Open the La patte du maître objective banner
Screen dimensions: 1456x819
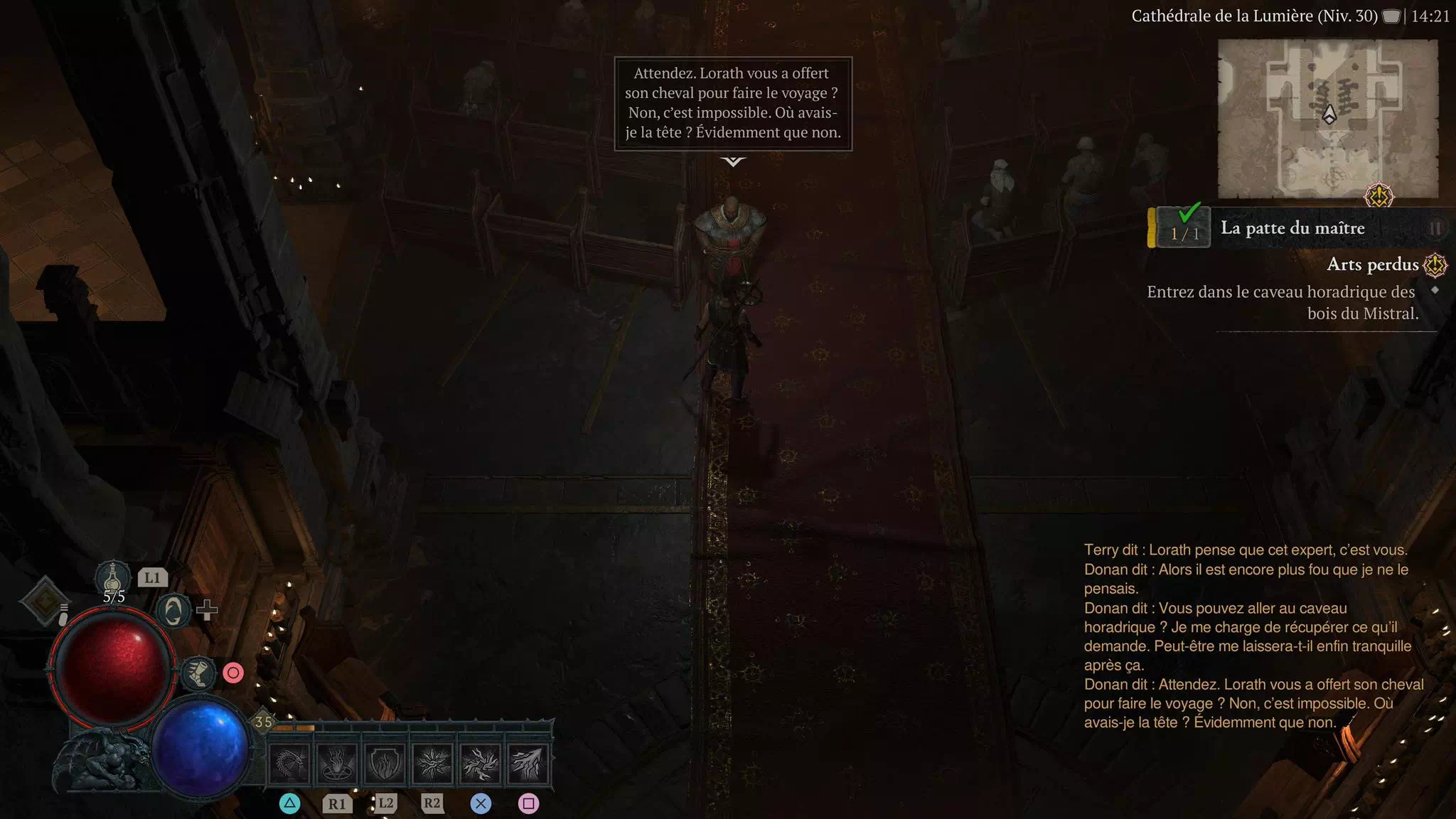(x=1292, y=228)
